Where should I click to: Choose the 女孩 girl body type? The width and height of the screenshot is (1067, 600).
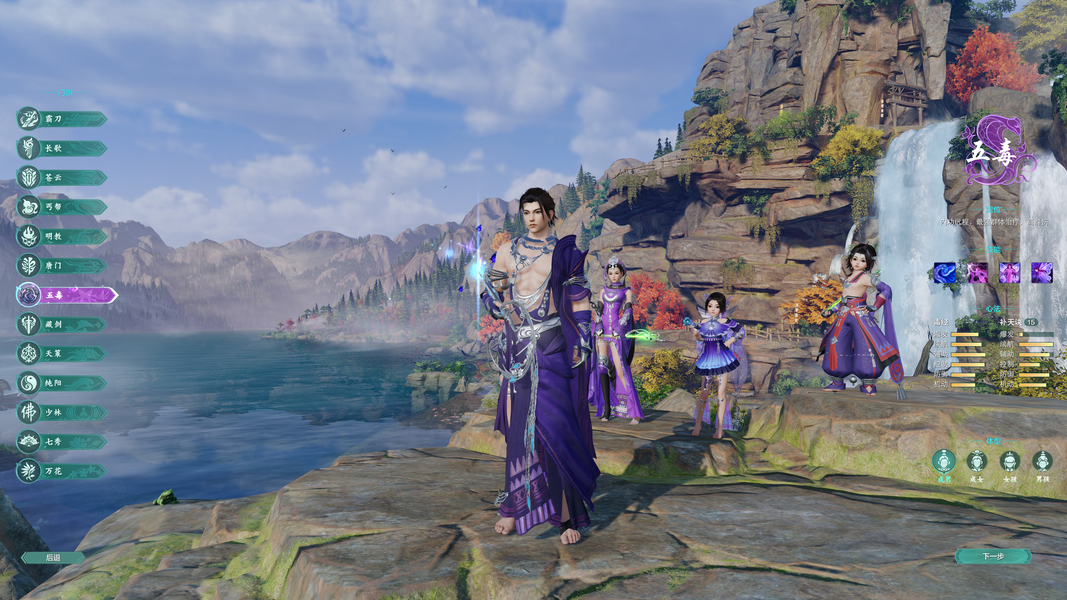(1010, 461)
